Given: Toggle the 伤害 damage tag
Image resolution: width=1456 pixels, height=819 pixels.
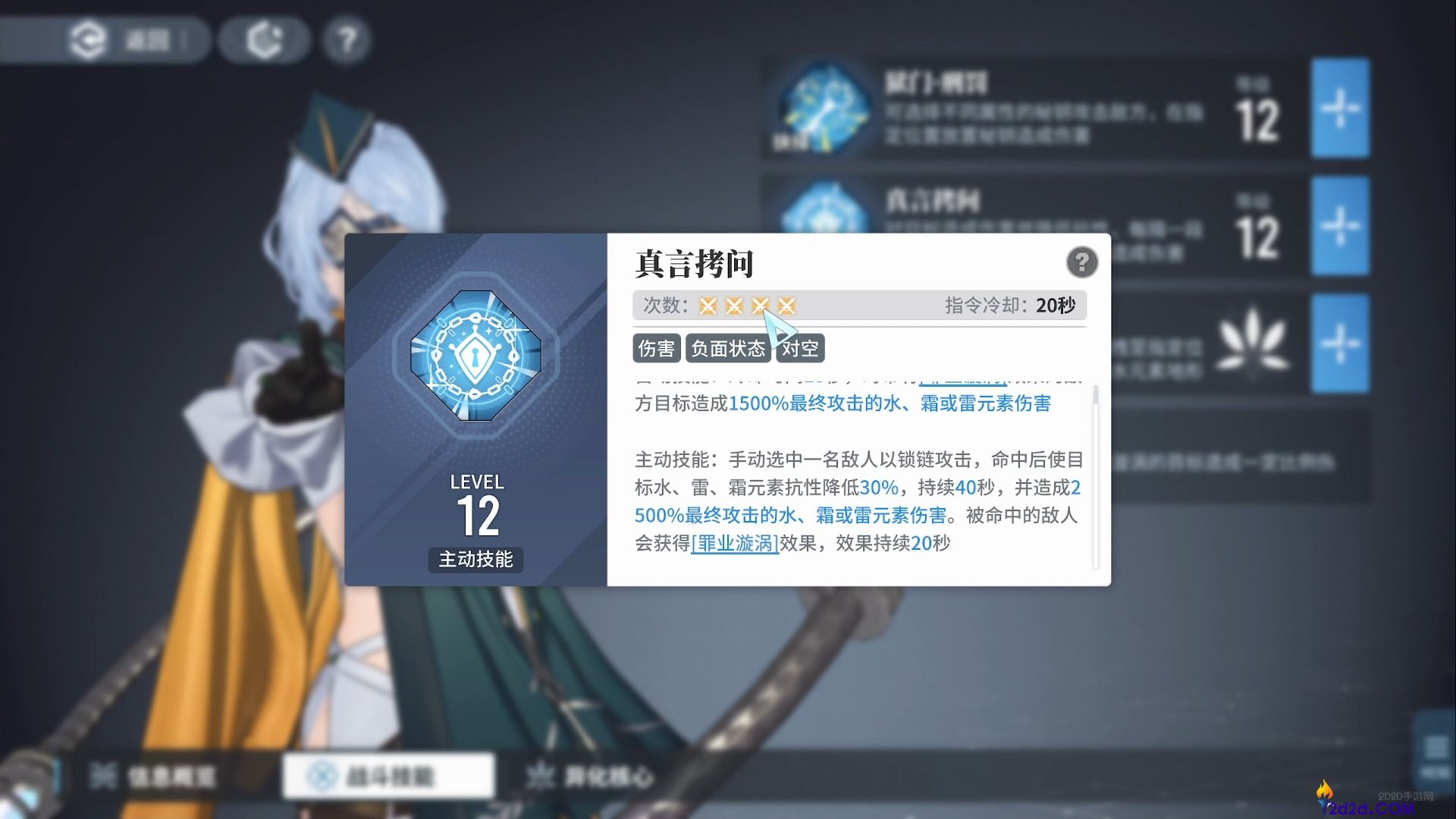Looking at the screenshot, I should click(656, 348).
